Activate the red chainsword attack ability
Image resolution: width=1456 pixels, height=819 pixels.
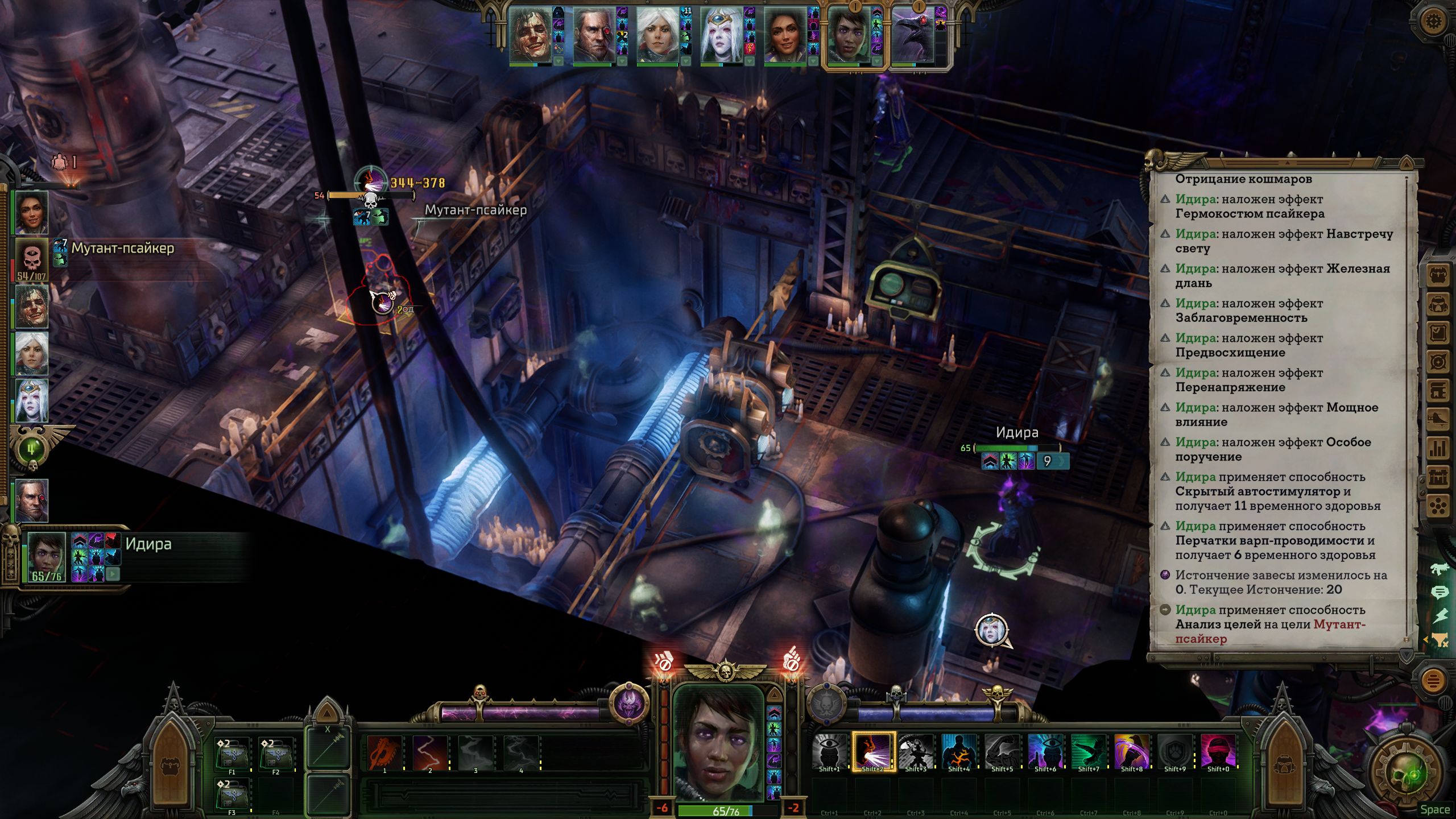[384, 752]
